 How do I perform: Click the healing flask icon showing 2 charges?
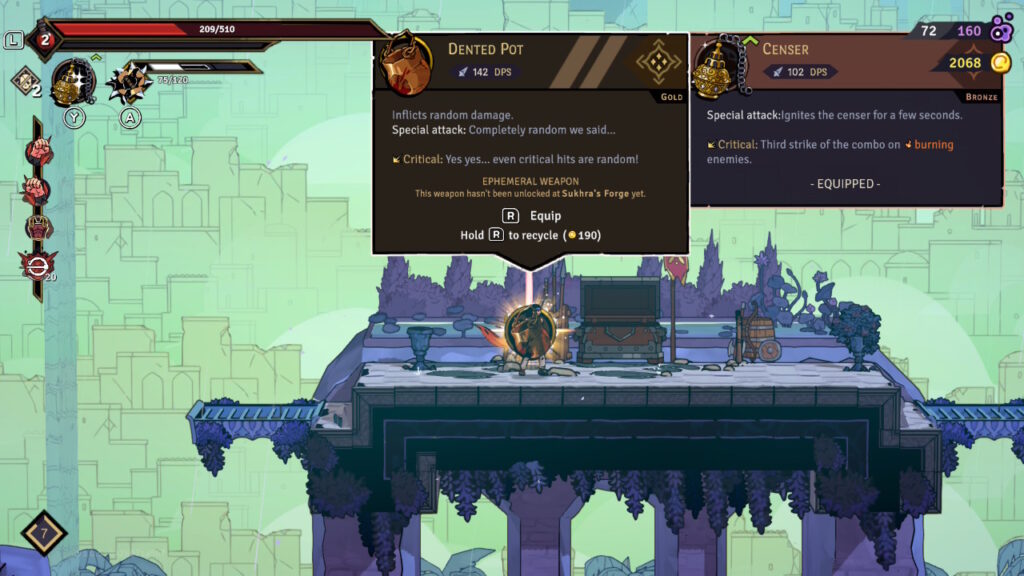tap(44, 40)
